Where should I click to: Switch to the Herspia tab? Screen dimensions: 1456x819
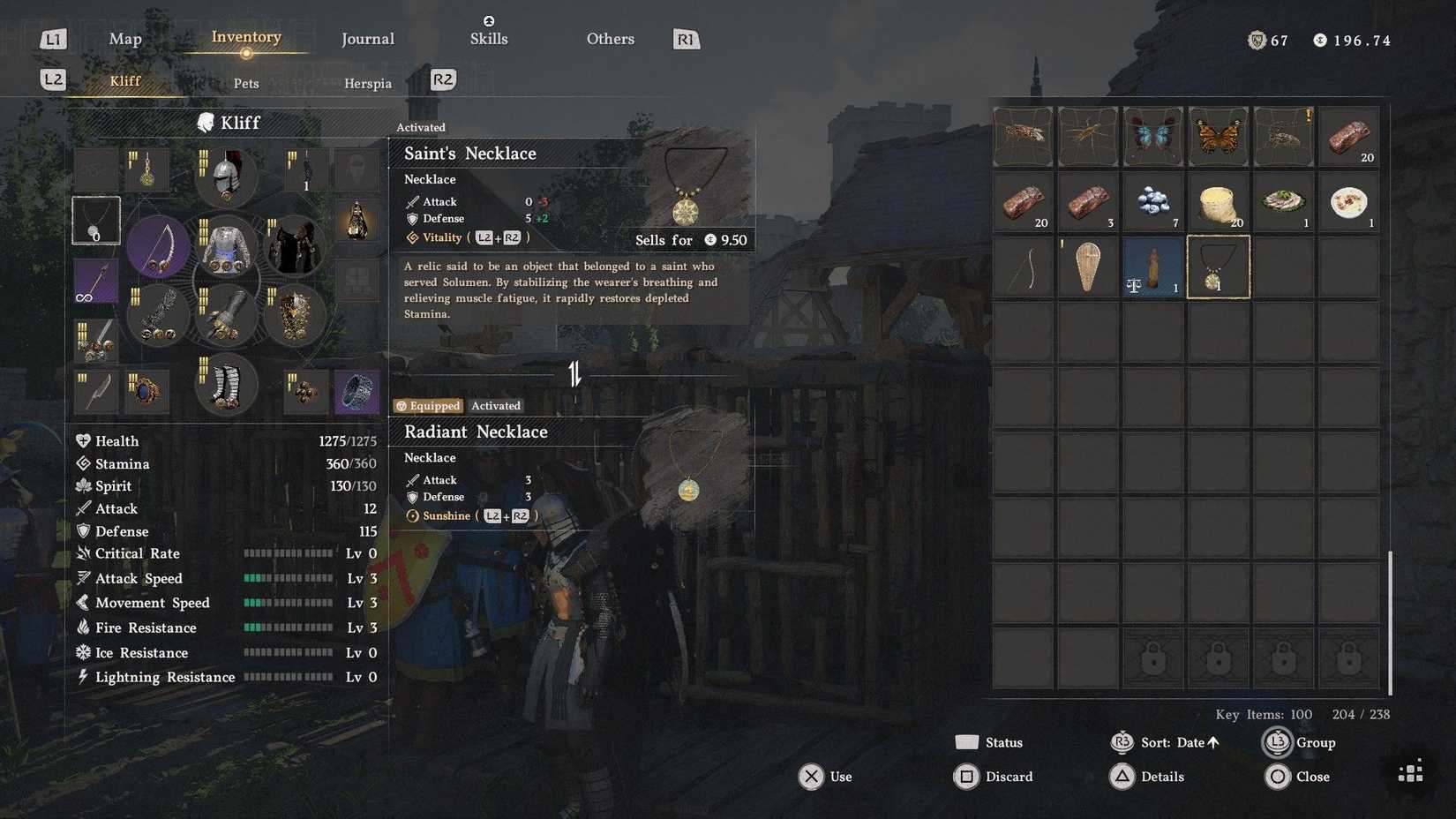click(367, 83)
